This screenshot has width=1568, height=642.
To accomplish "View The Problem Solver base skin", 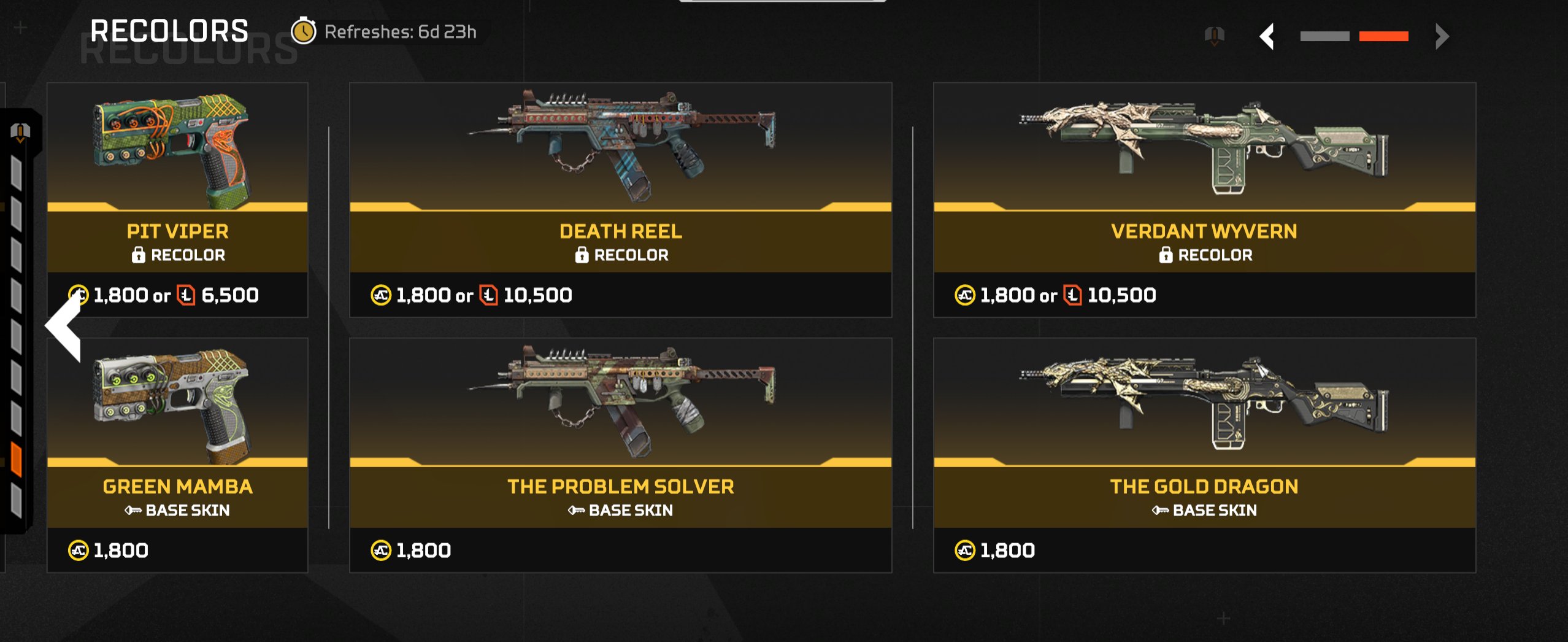I will 620,455.
